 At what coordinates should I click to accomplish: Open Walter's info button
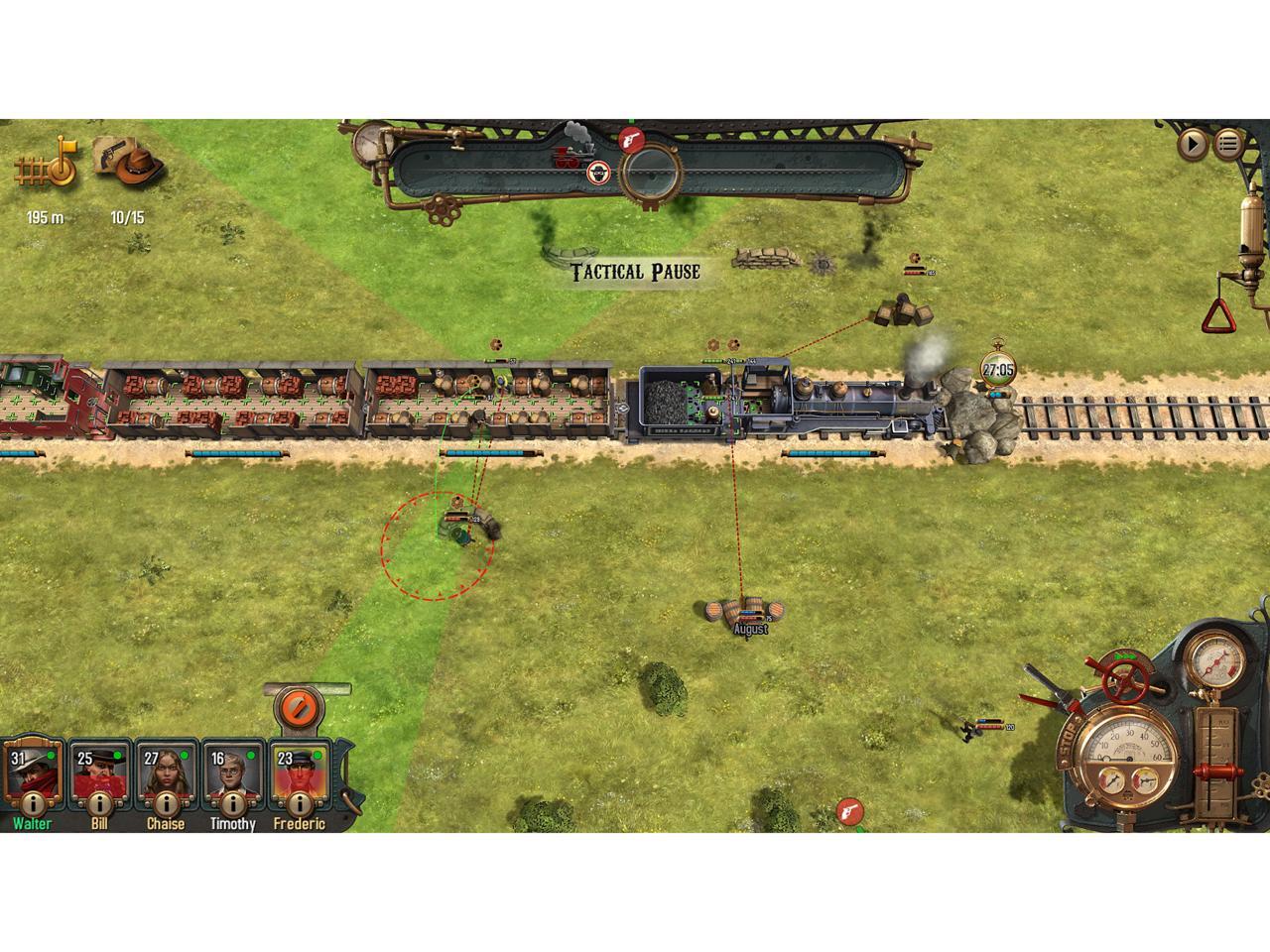[x=32, y=803]
